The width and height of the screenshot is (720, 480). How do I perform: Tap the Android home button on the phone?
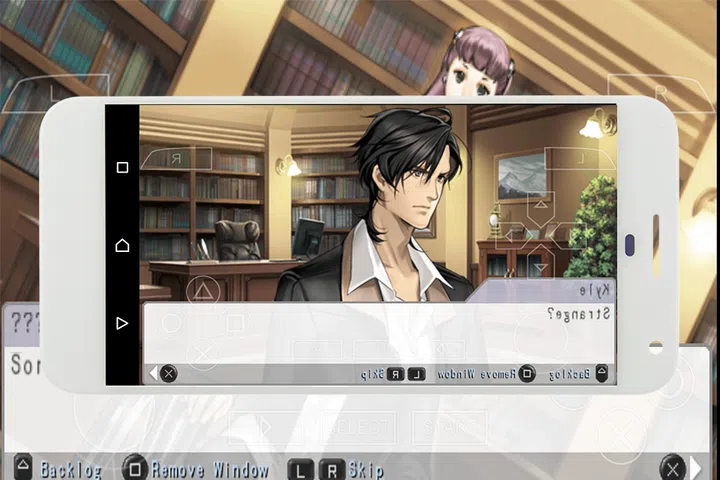(122, 245)
